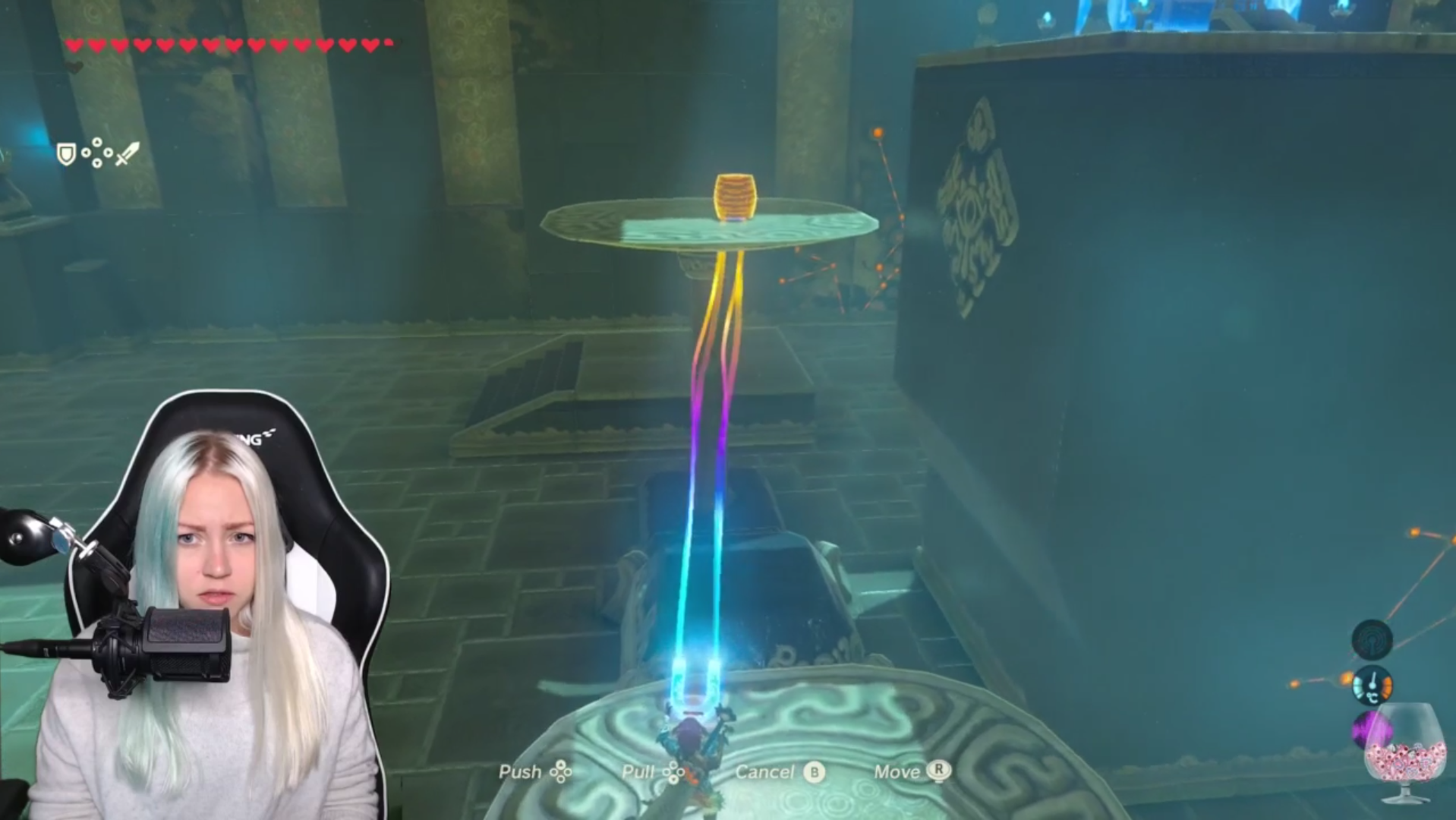Image resolution: width=1456 pixels, height=820 pixels.
Task: Select the purple noise meter icon
Action: (1372, 729)
